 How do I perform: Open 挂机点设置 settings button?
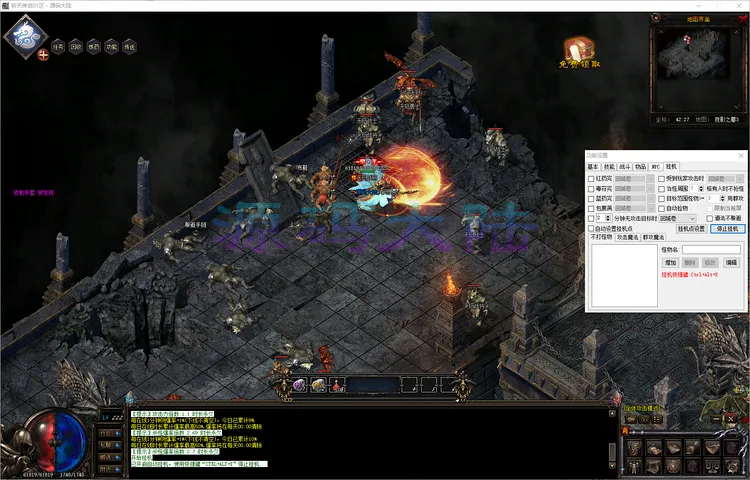click(x=692, y=228)
